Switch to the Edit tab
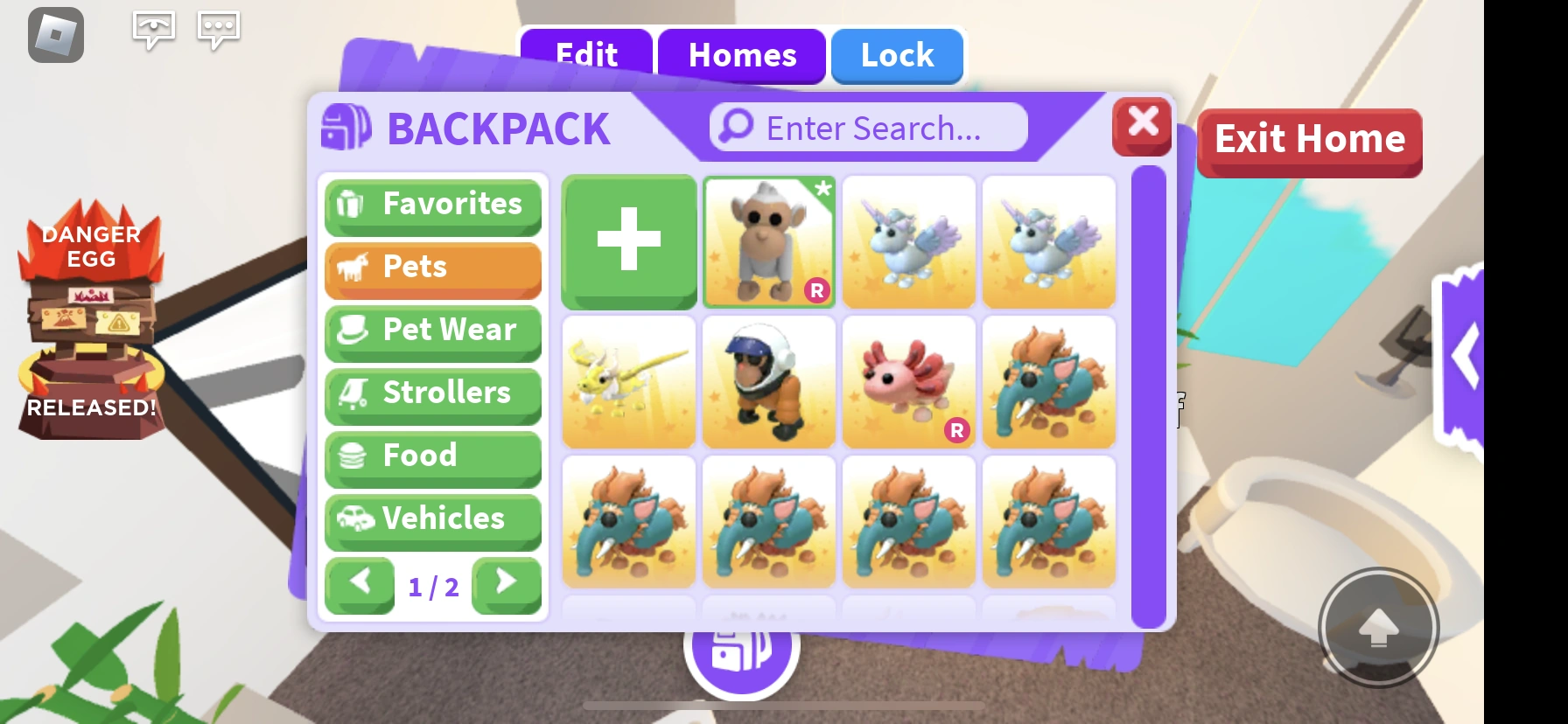The width and height of the screenshot is (1568, 724). pyautogui.click(x=584, y=56)
